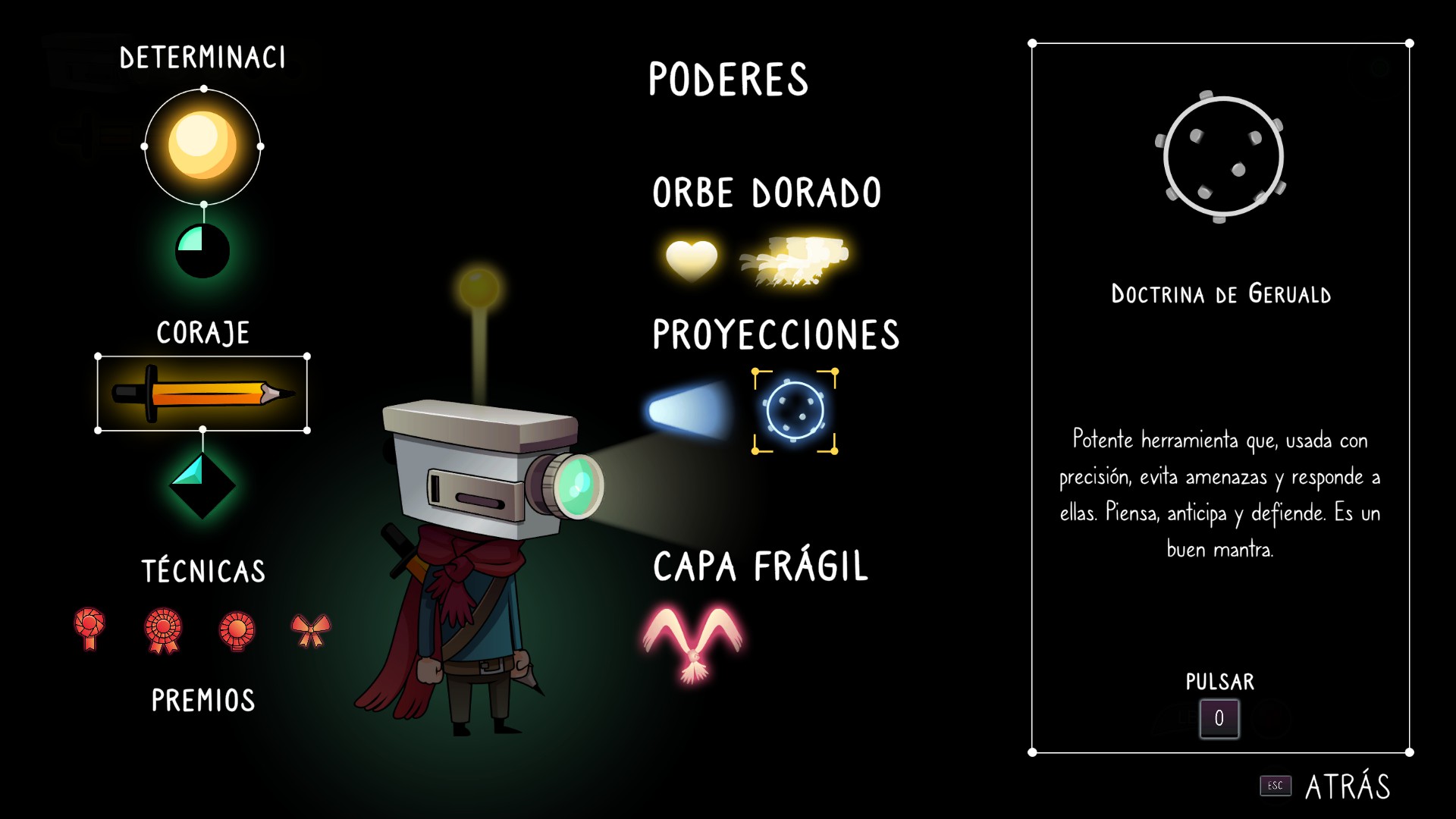Select the golden sun orb under Determinación
This screenshot has height=819, width=1456.
(x=202, y=146)
